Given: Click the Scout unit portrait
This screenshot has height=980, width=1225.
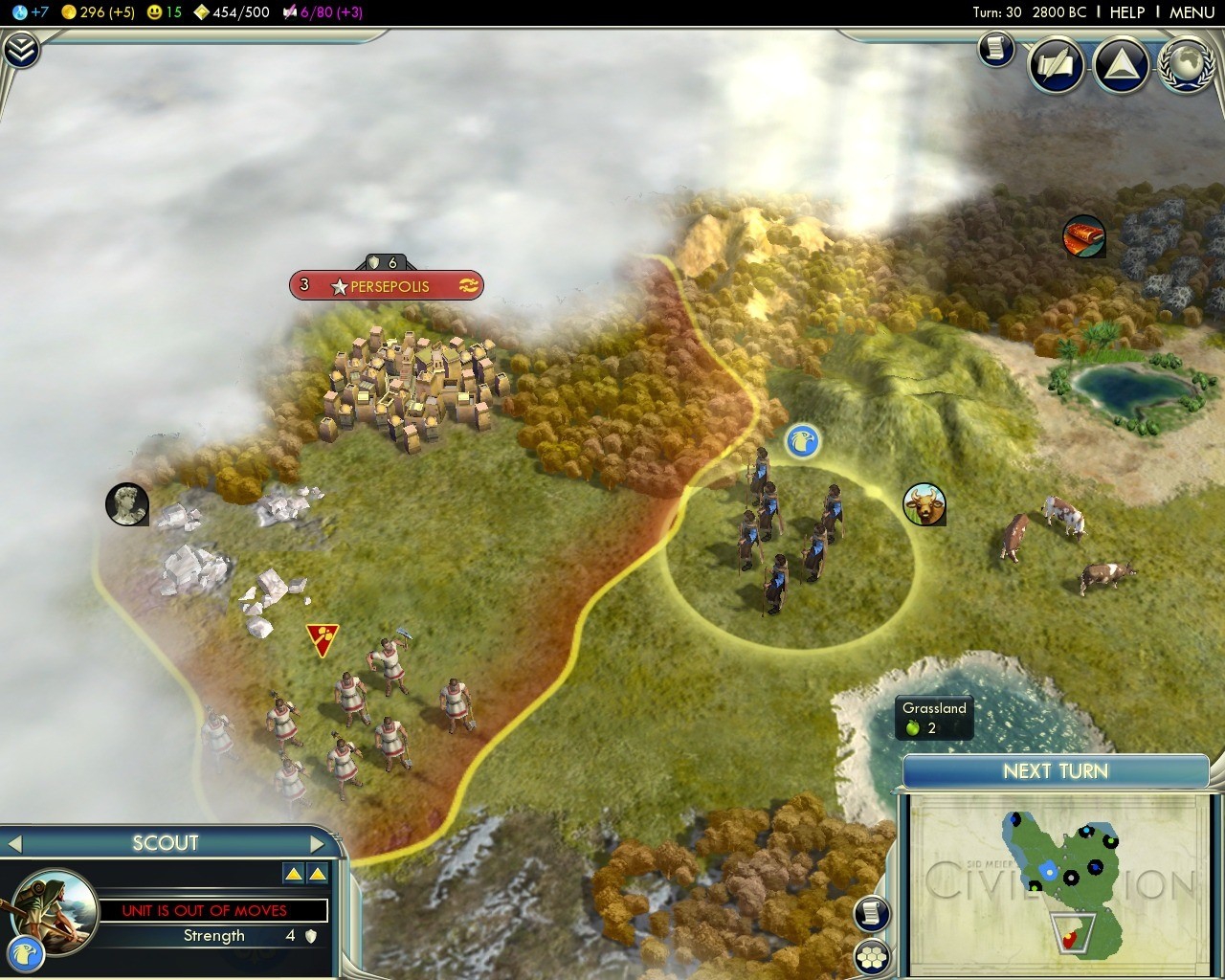Looking at the screenshot, I should point(54,909).
